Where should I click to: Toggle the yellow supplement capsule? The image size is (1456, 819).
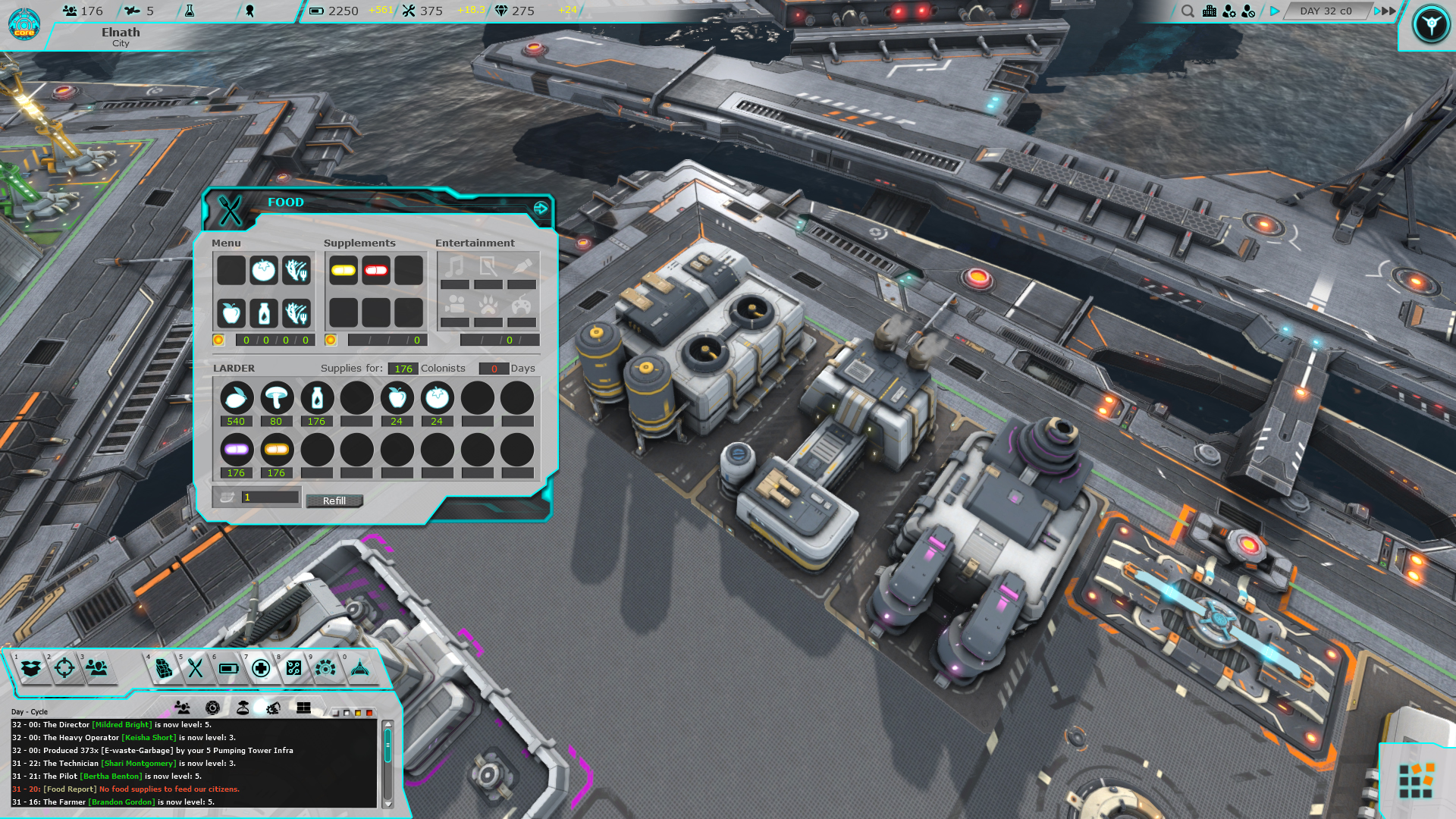point(343,269)
